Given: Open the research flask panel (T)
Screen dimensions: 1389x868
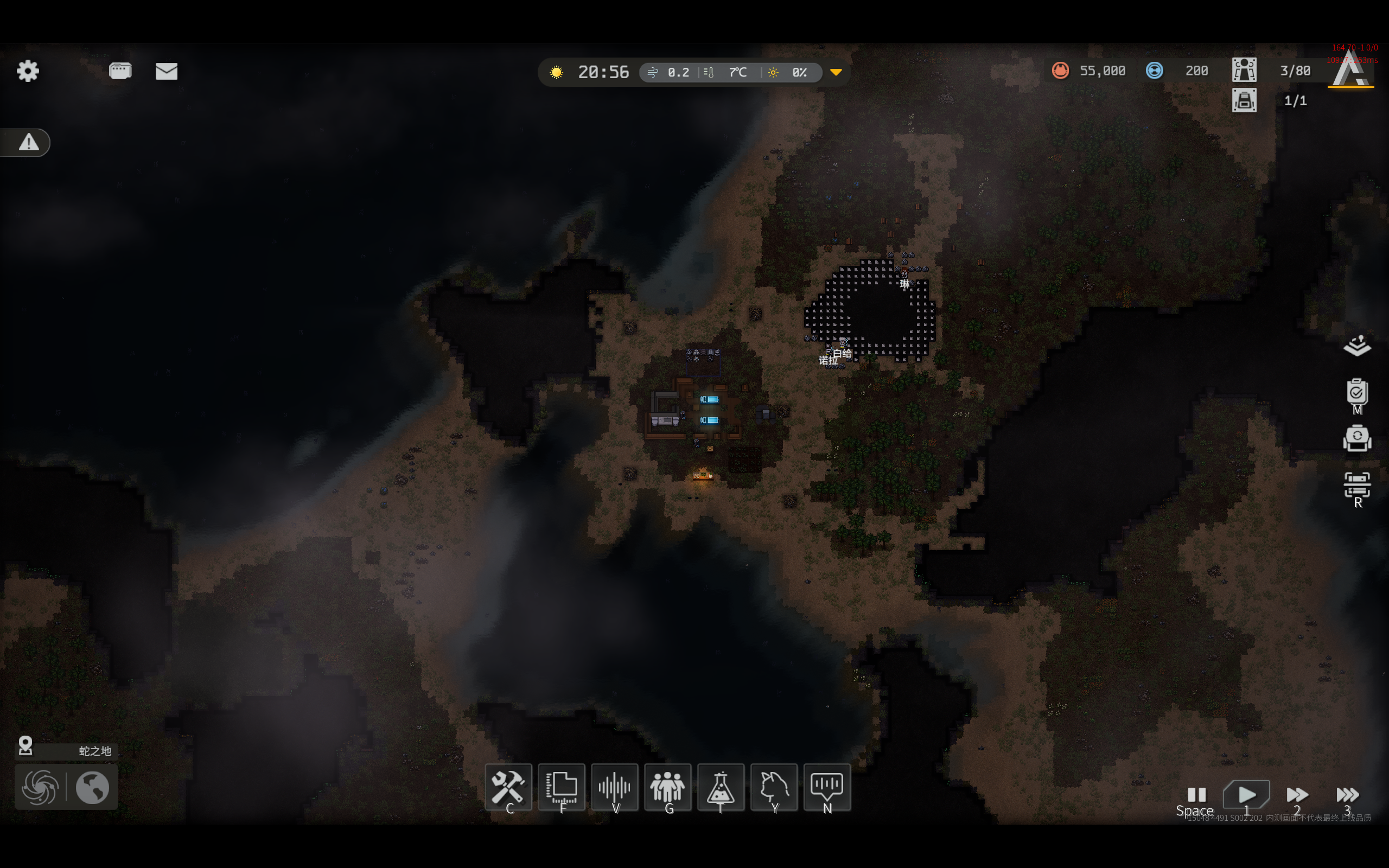Looking at the screenshot, I should (721, 787).
